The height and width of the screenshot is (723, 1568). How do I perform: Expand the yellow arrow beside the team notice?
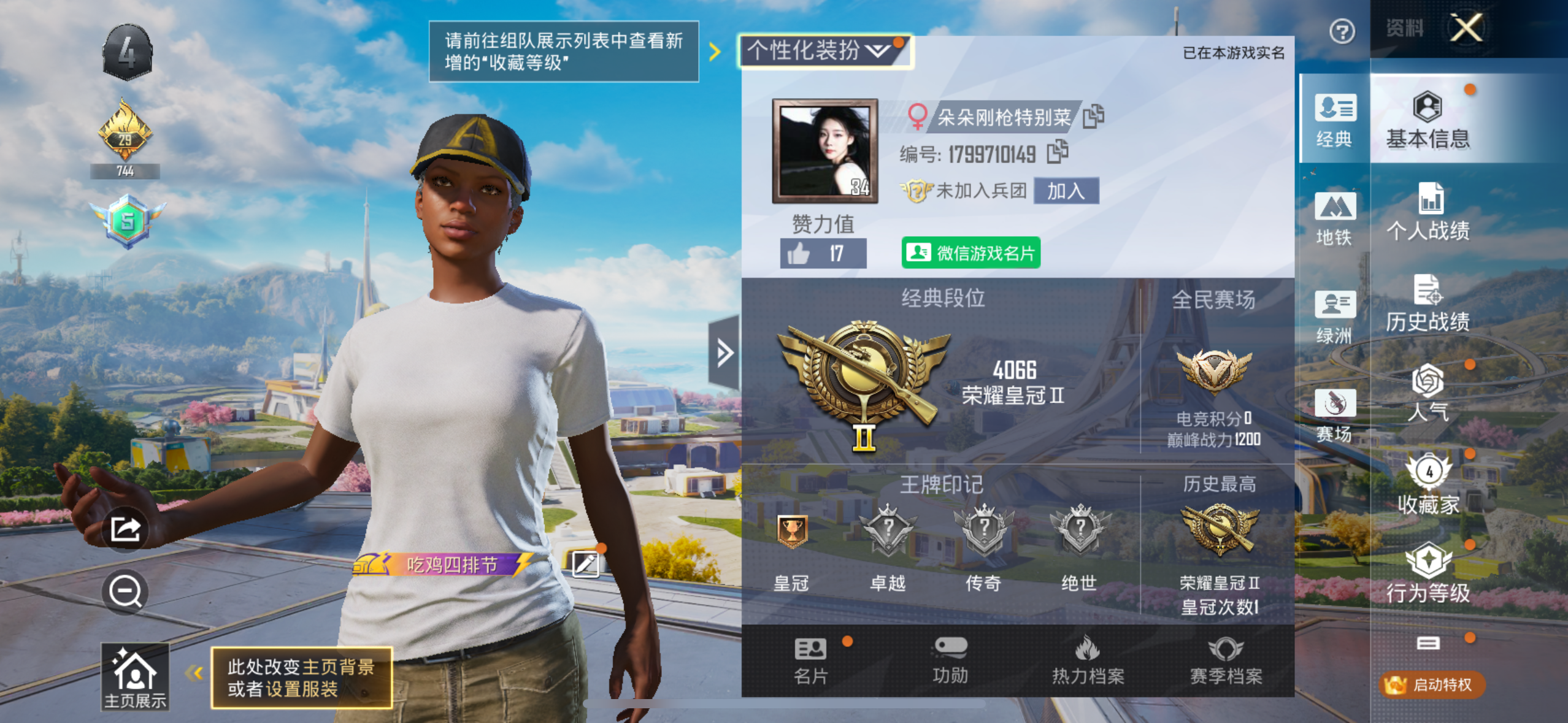pyautogui.click(x=713, y=52)
